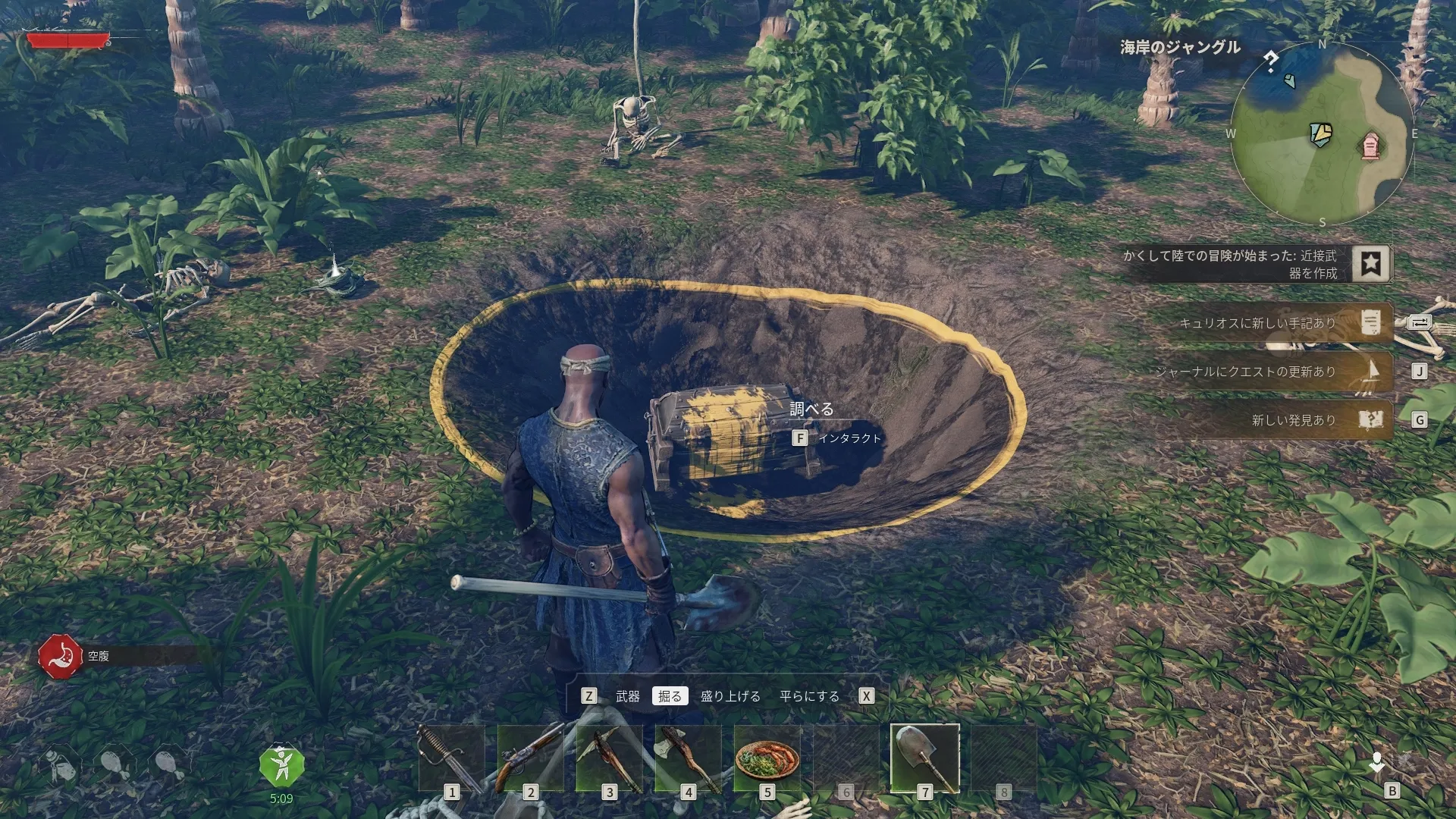Equip the flintlock pistol slot

click(x=530, y=758)
